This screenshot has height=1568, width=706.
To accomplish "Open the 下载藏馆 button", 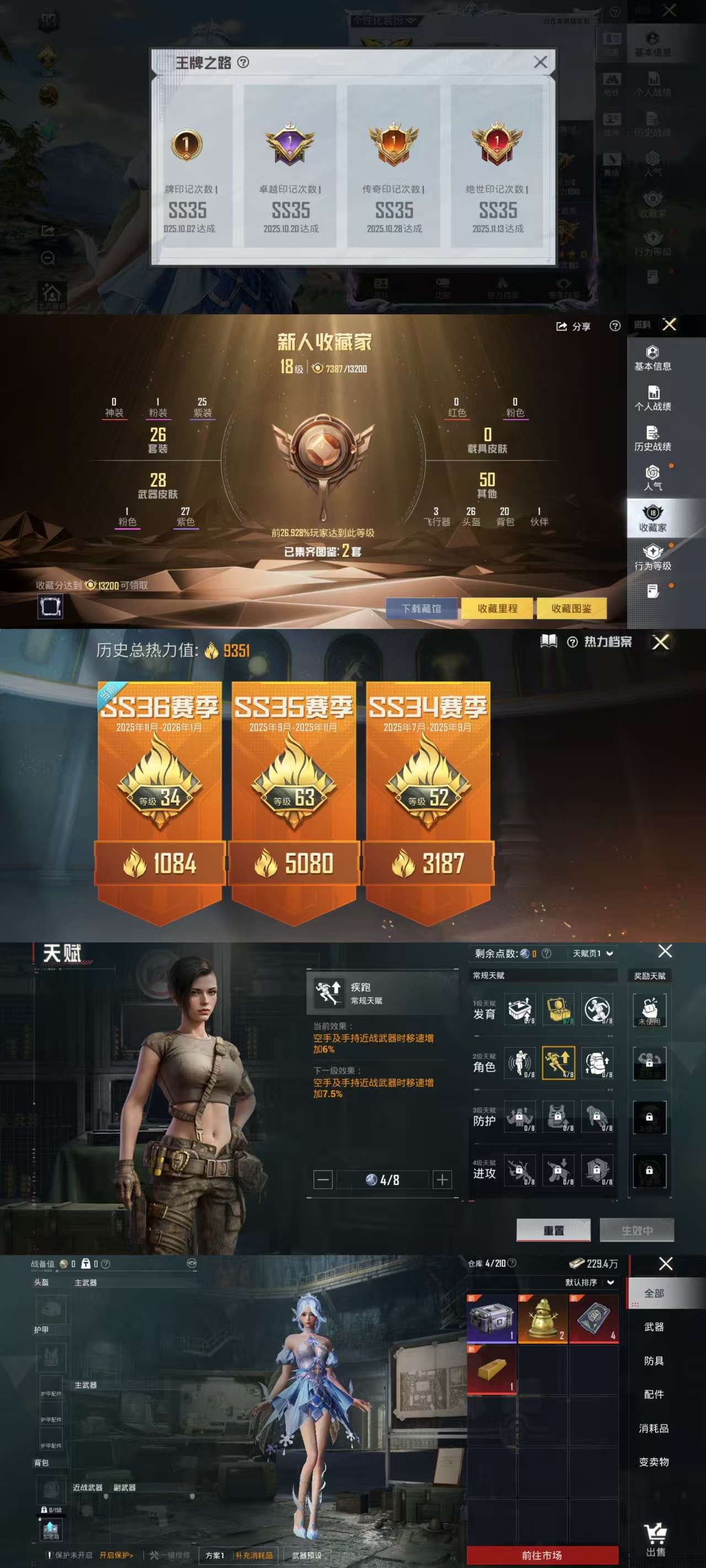I will [x=421, y=608].
